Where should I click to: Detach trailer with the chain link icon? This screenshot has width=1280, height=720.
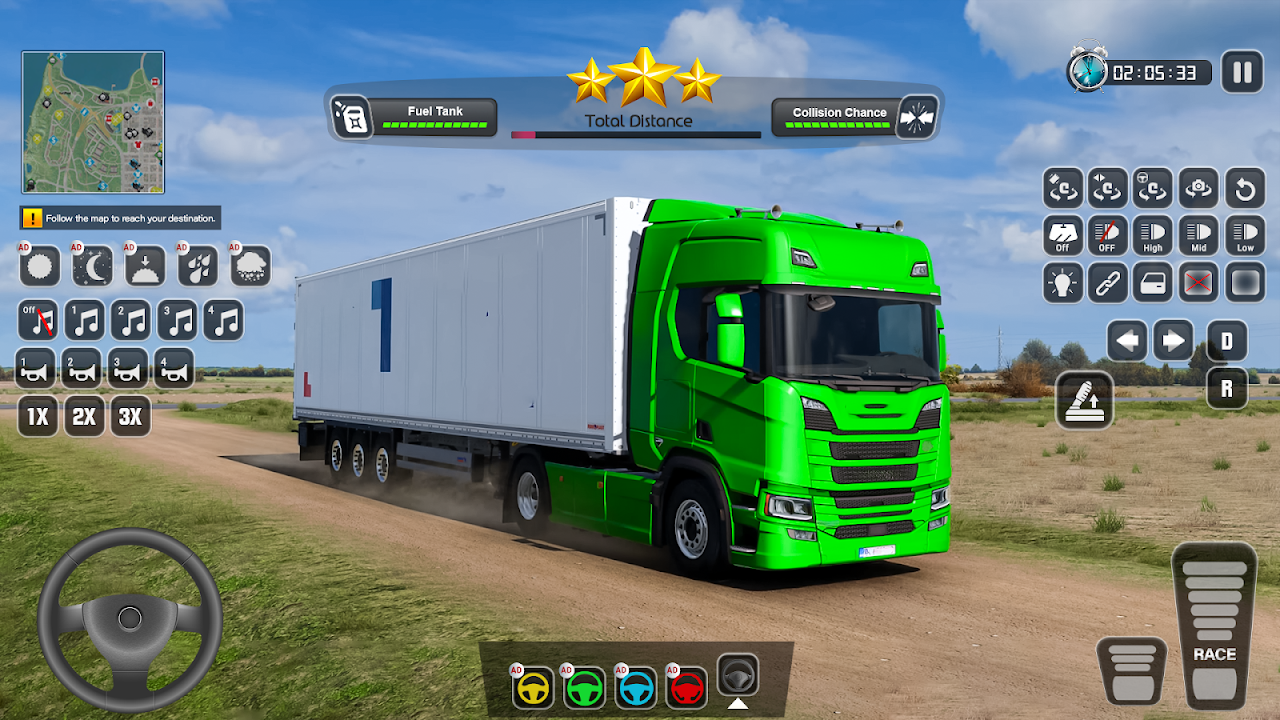(x=1107, y=283)
